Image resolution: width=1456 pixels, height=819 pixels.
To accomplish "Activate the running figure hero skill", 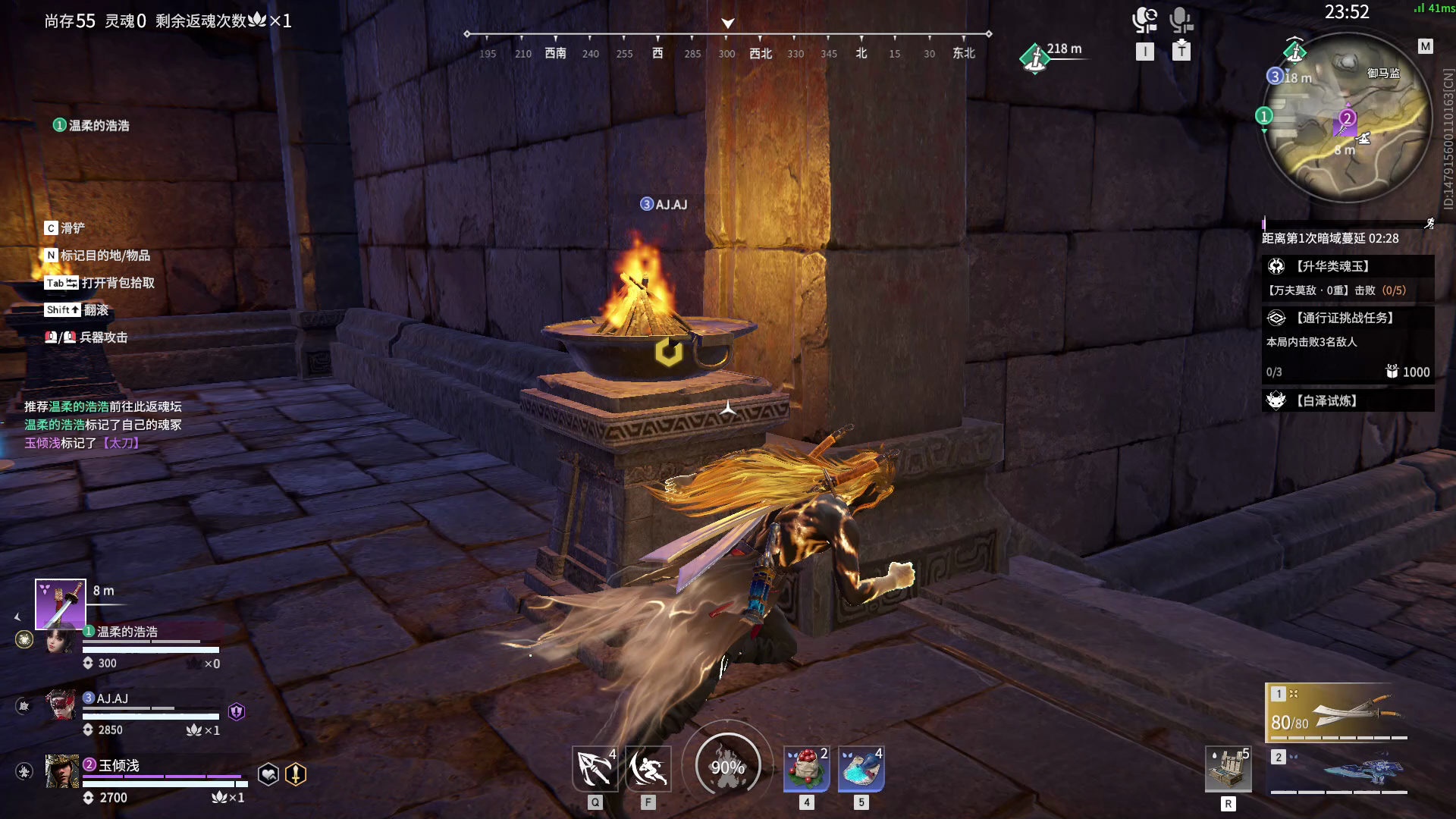I will pyautogui.click(x=648, y=769).
